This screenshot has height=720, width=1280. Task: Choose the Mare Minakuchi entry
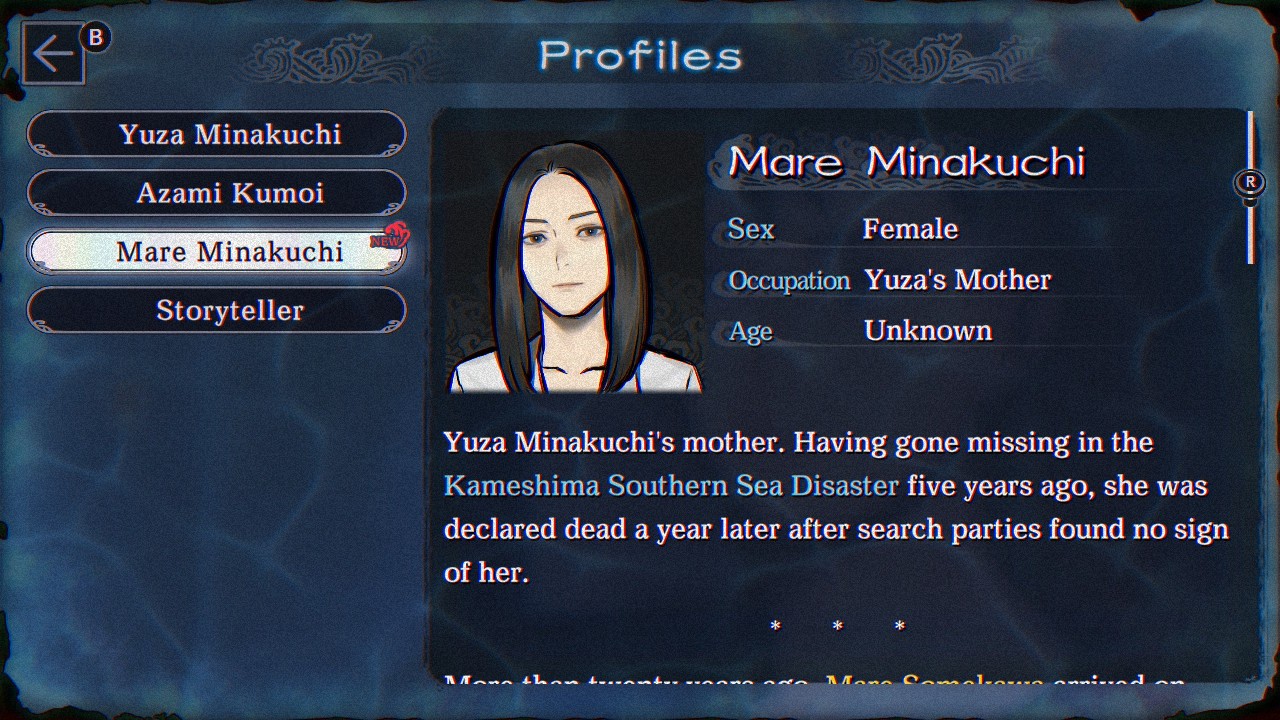[216, 252]
